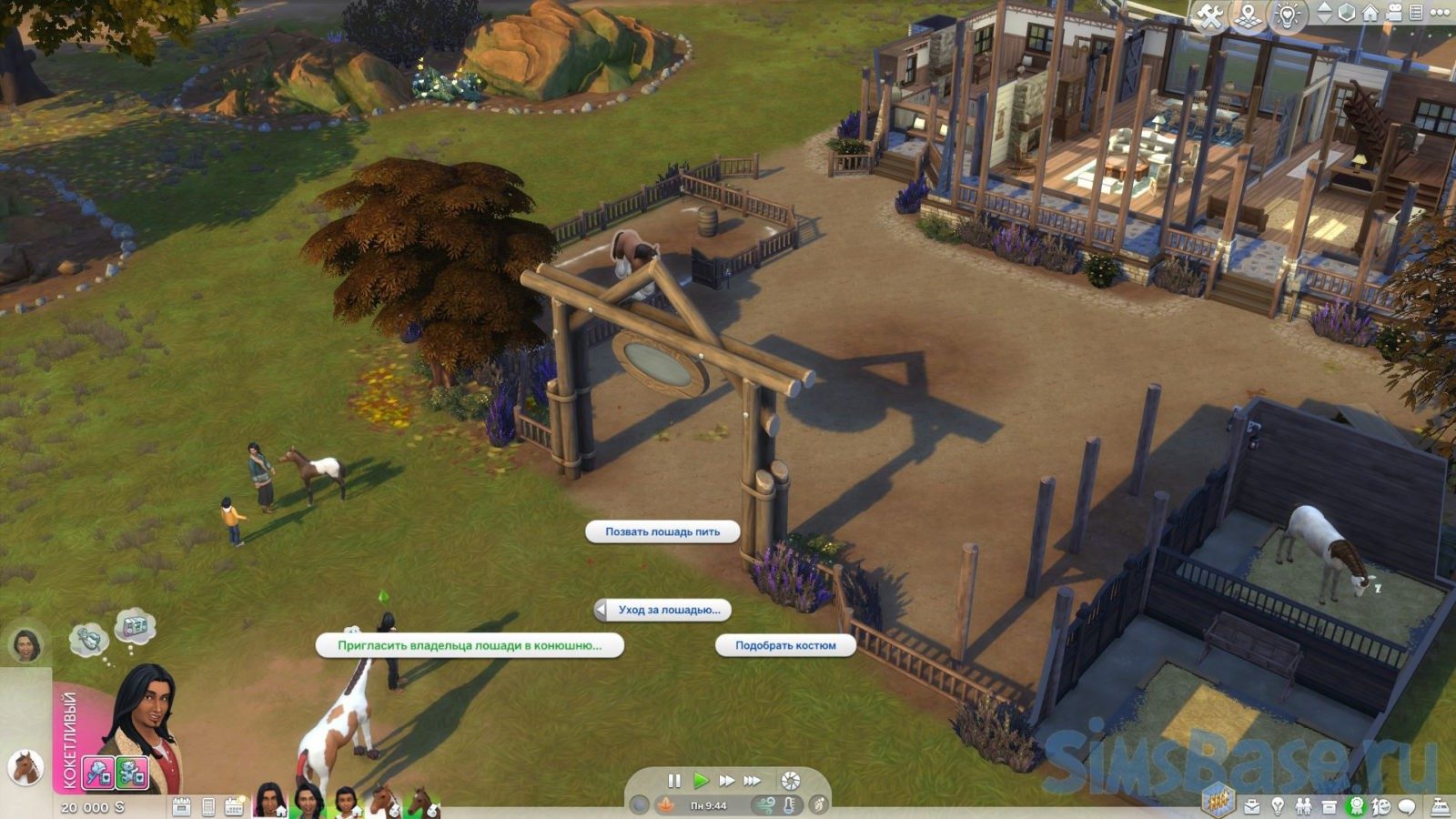
Task: Click the rose flirty moodlet icon
Action: tap(98, 773)
